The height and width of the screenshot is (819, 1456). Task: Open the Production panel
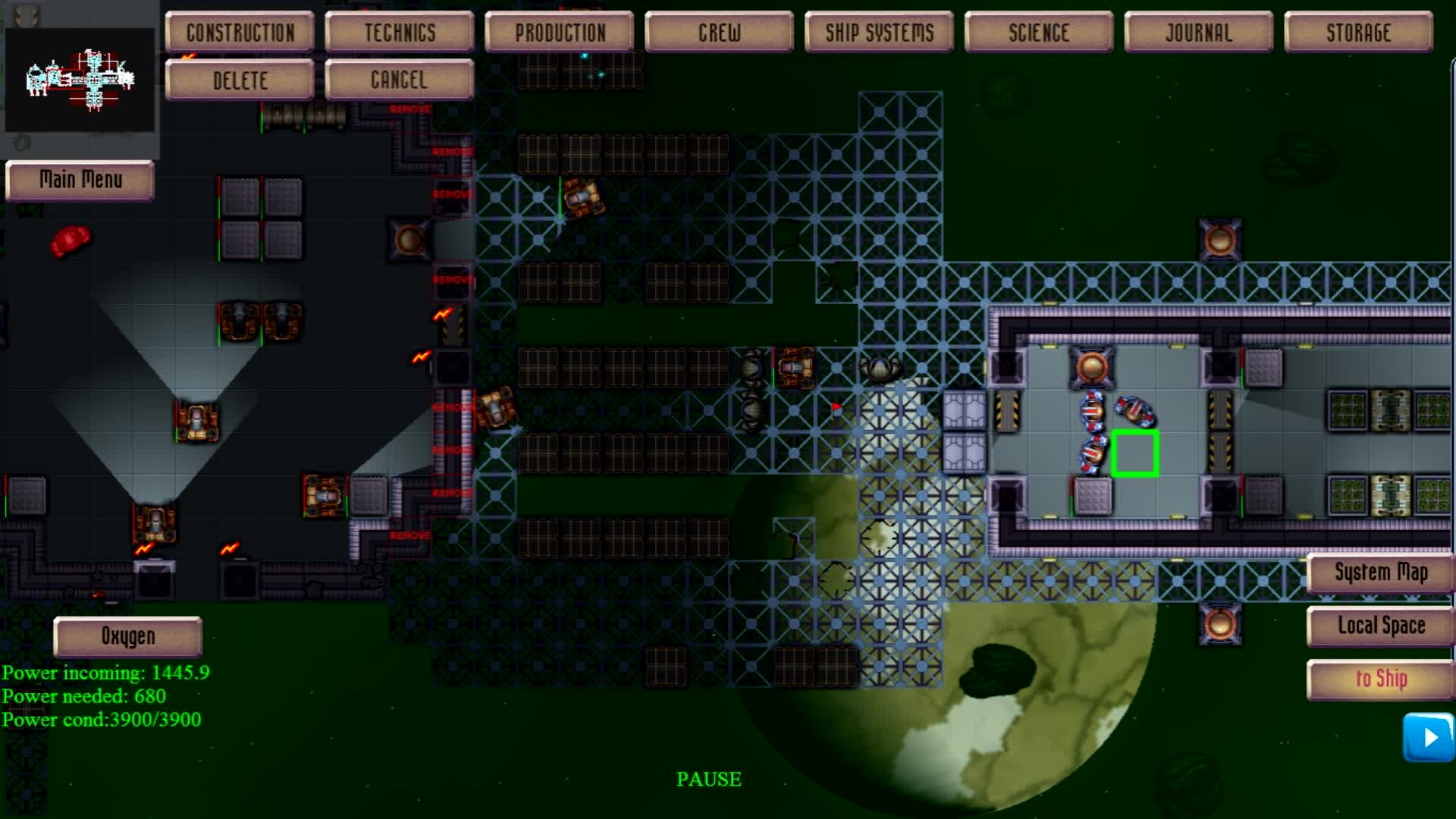[559, 32]
